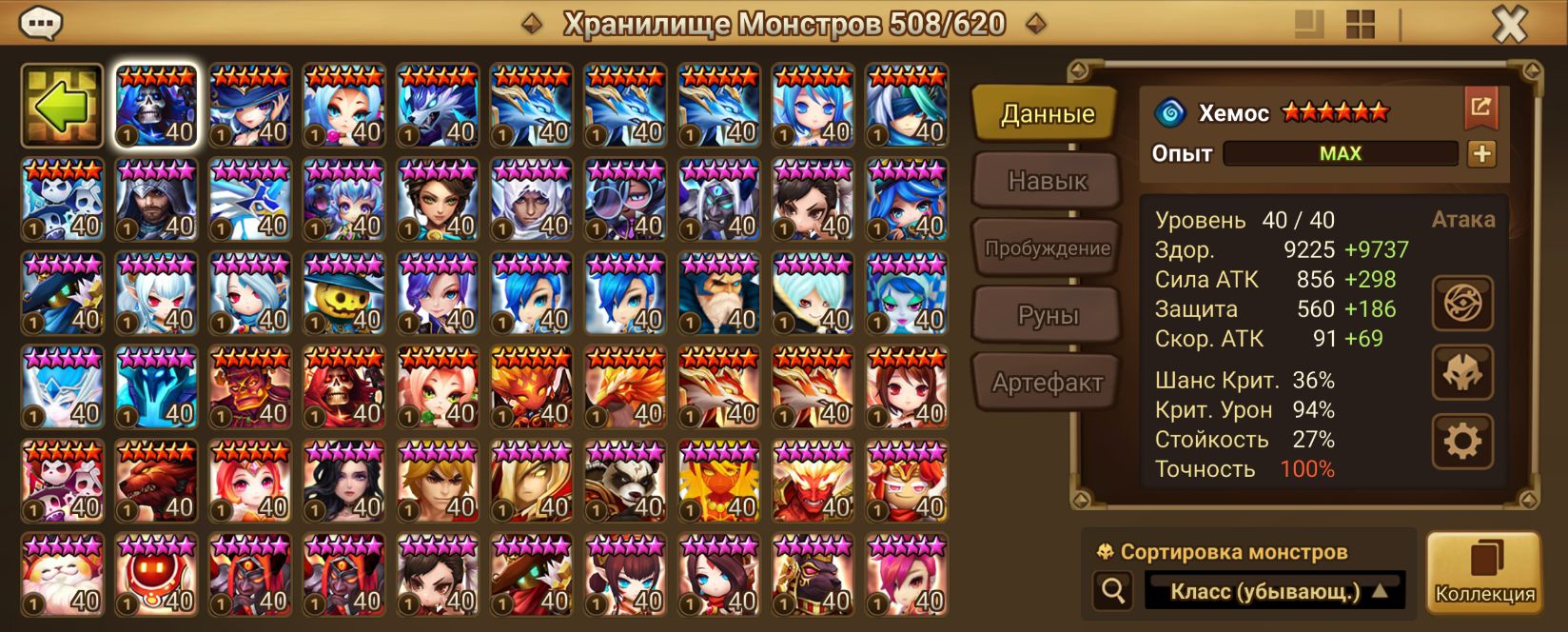Viewport: 1568px width, 632px height.
Task: Open the chat bubble
Action: click(x=41, y=23)
